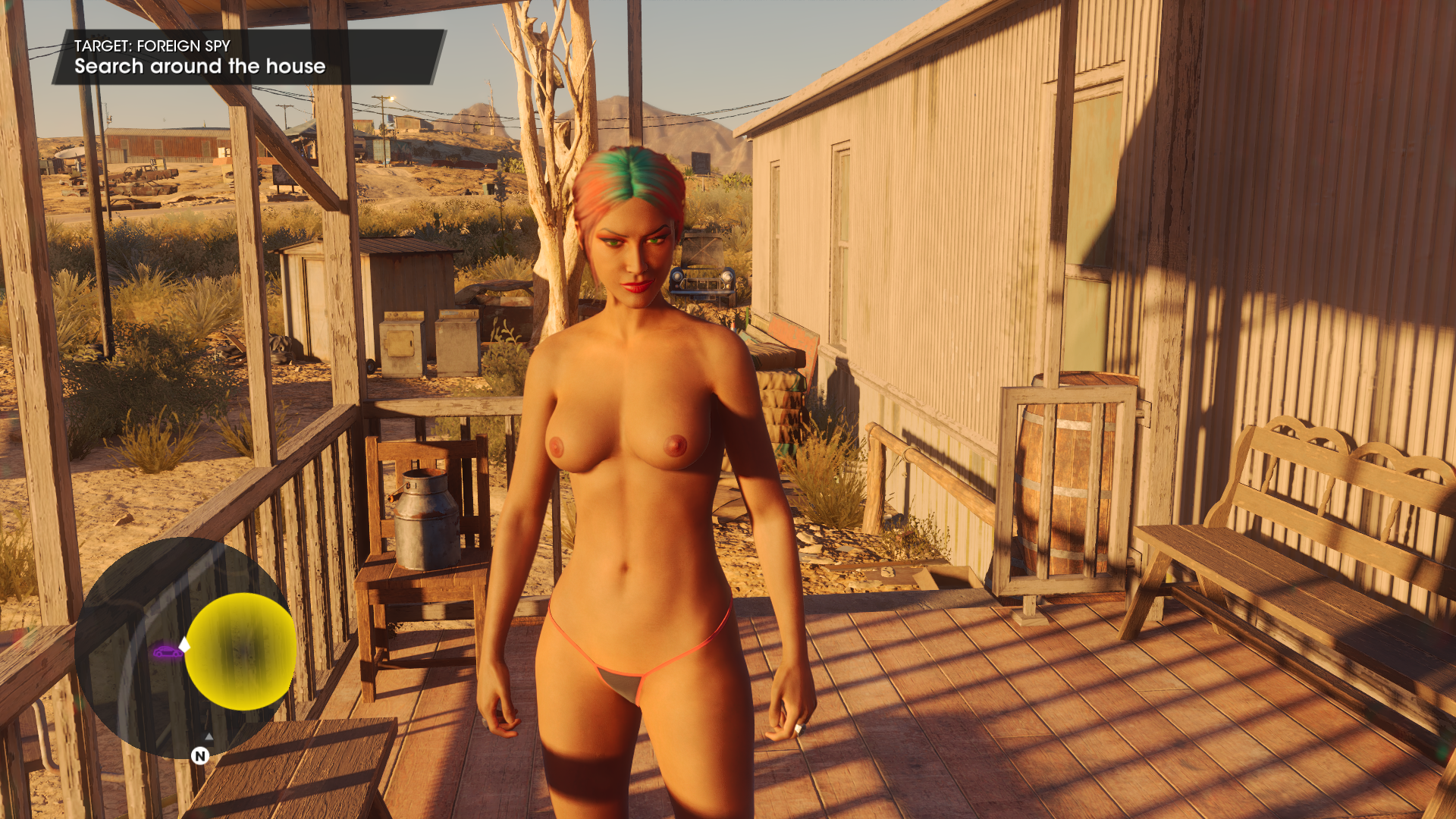Select the Foreign Spy objective tracker

click(247, 57)
